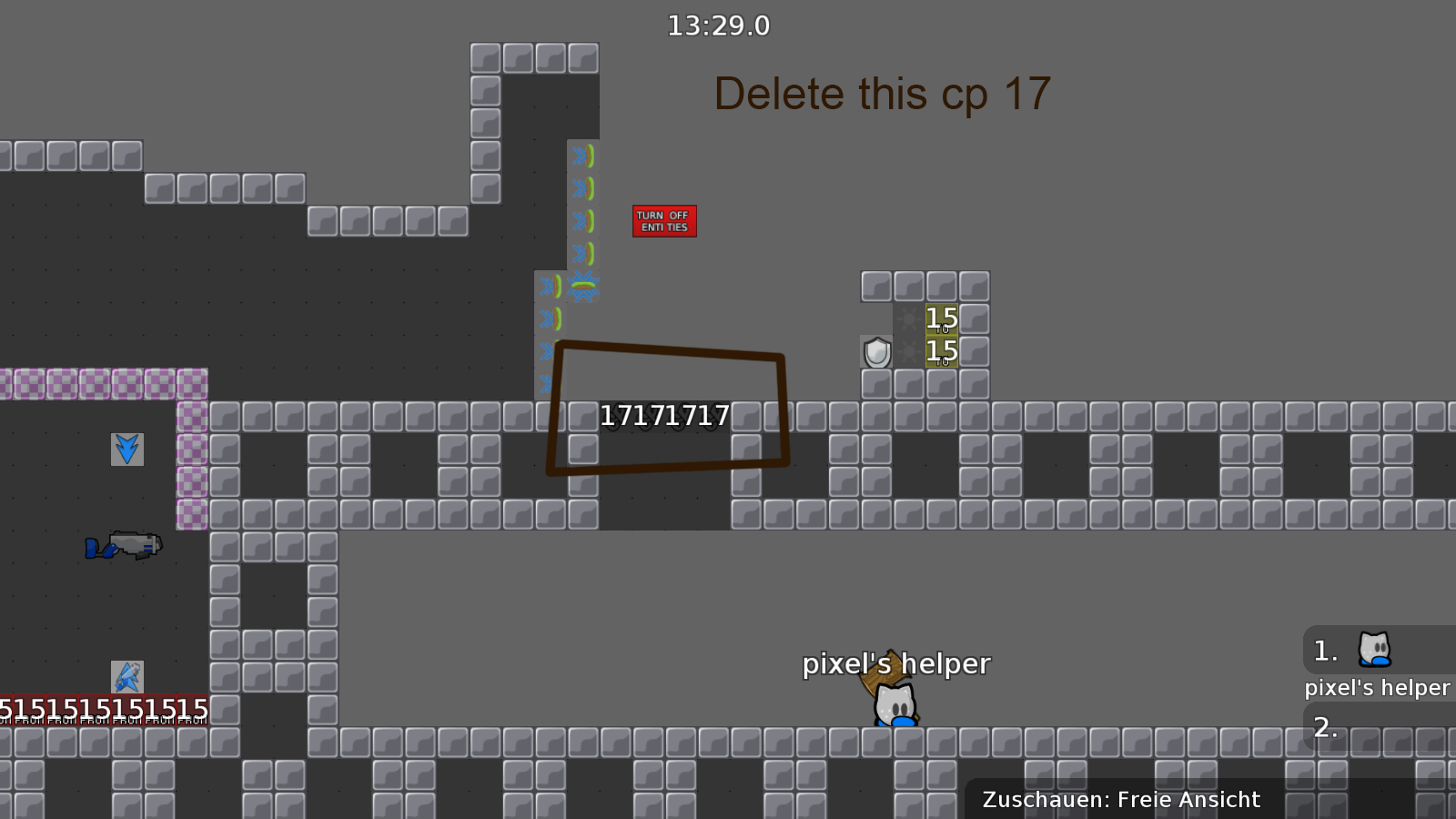Click the teleport number 17171717 inside the brown frame
The width and height of the screenshot is (1456, 819).
[x=665, y=415]
